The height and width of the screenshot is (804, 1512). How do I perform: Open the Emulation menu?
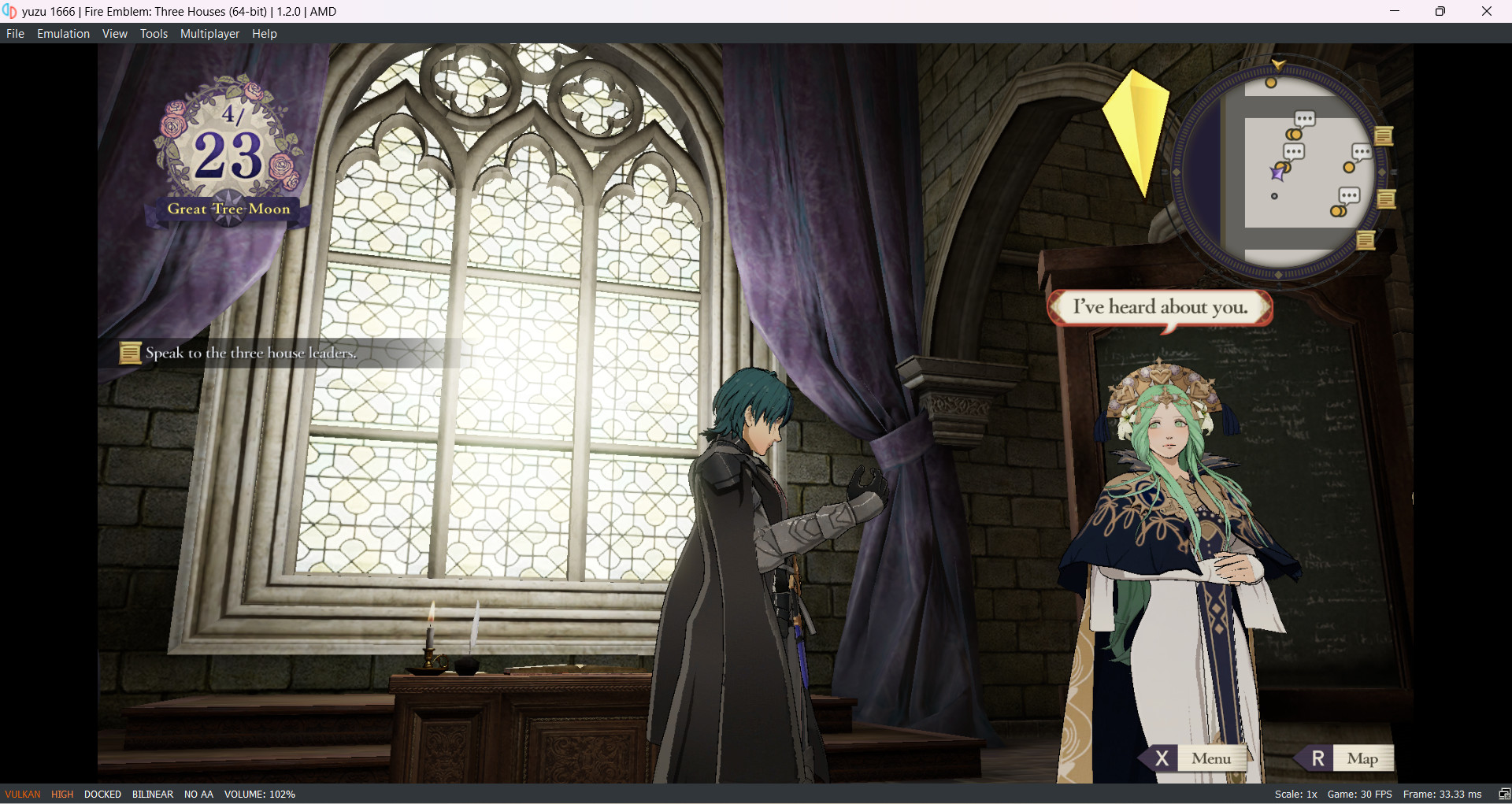coord(63,33)
